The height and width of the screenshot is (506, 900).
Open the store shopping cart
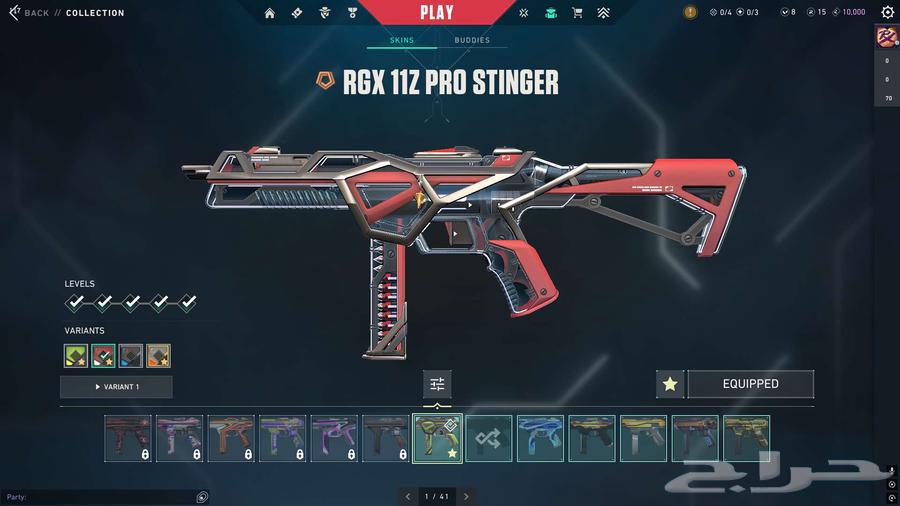[x=577, y=13]
